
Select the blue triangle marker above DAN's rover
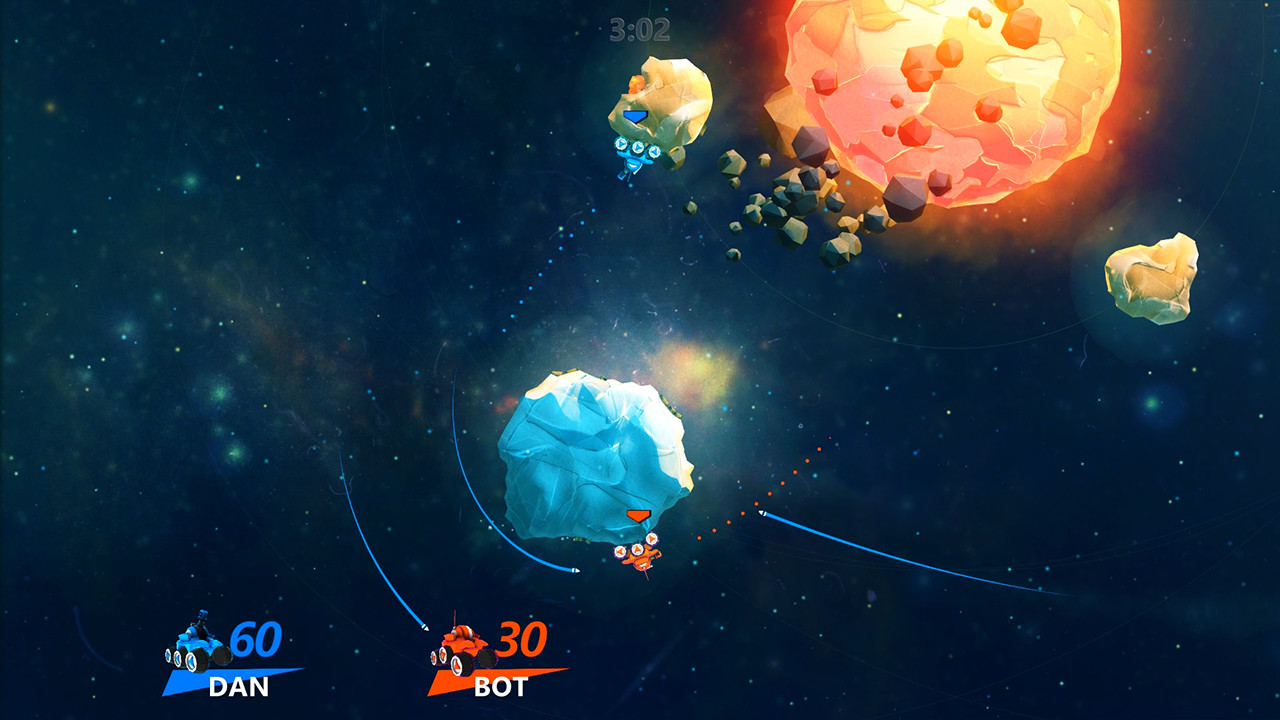[635, 116]
